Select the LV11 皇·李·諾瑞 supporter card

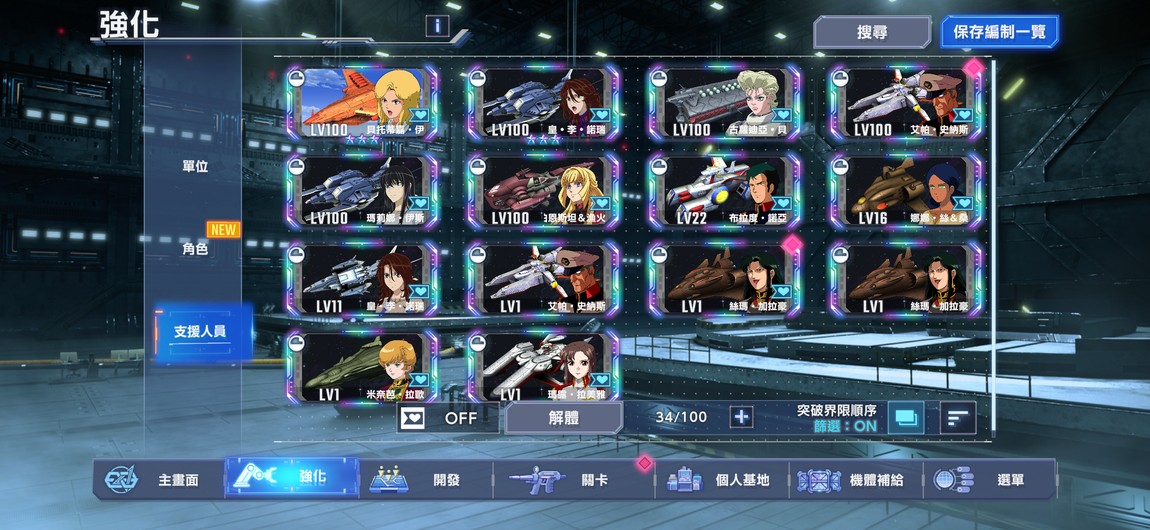point(362,280)
